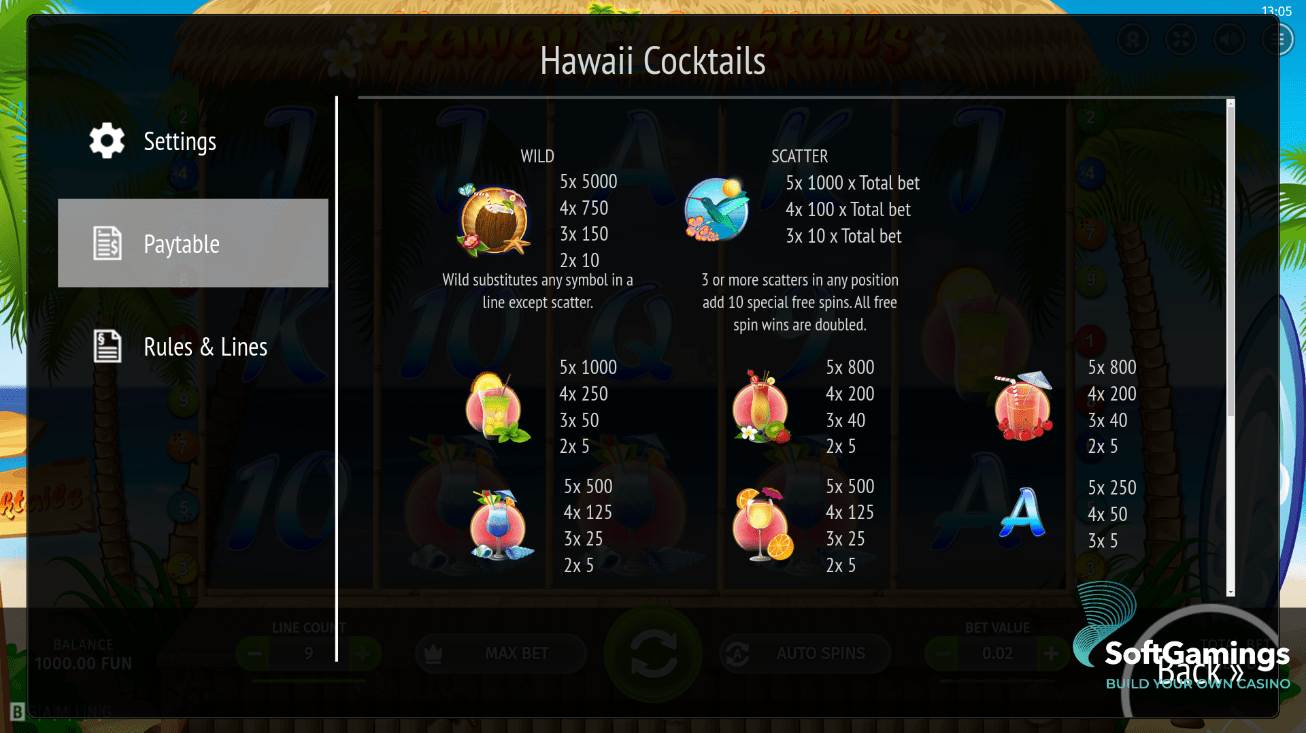Click the tournament award badge icon
This screenshot has height=733, width=1306.
coord(1134,39)
